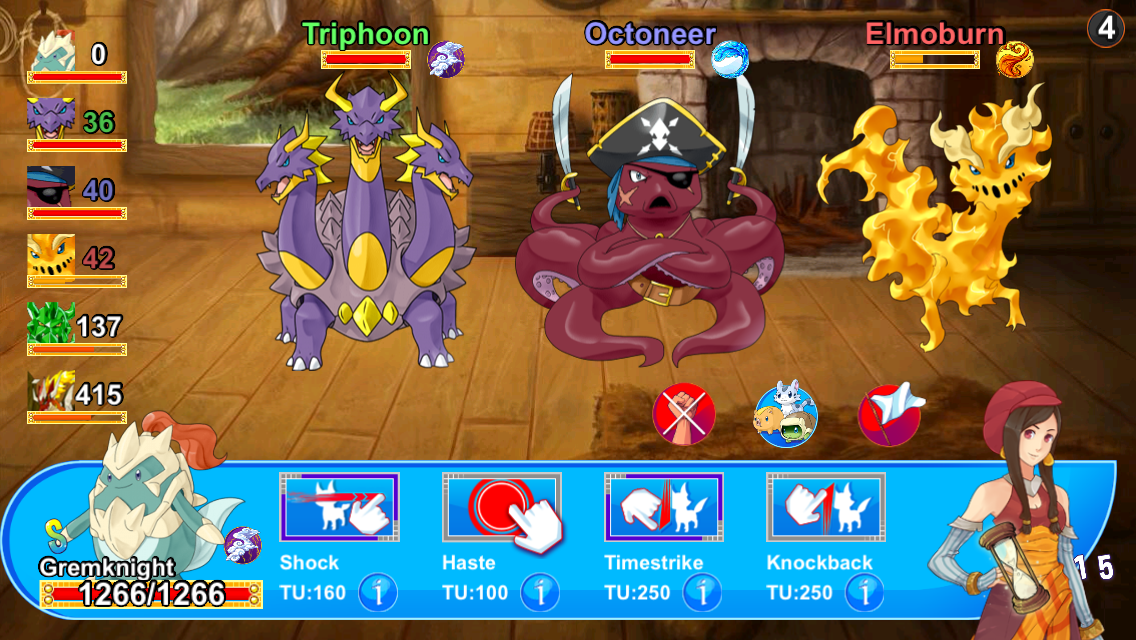The height and width of the screenshot is (640, 1136).
Task: Show Knockback skill information
Action: (864, 592)
